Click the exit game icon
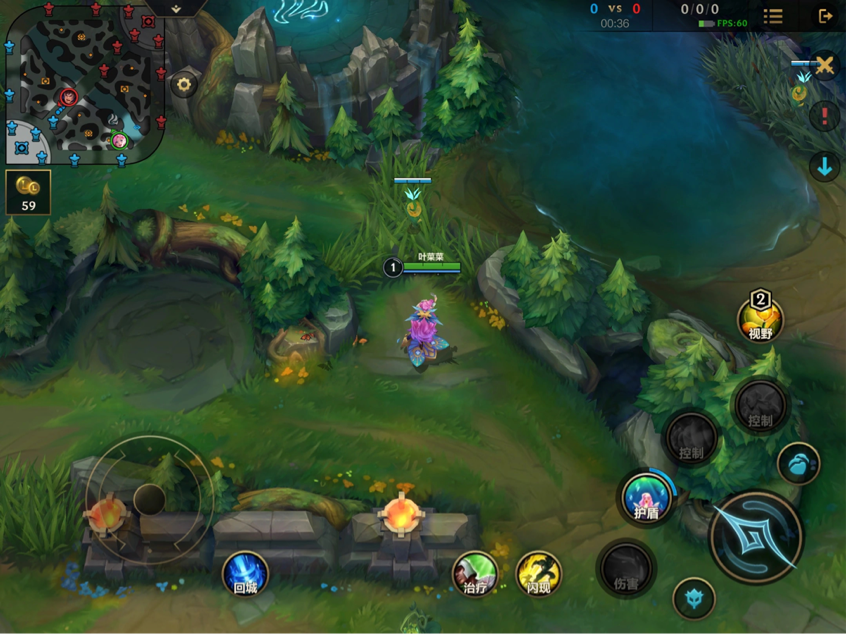The width and height of the screenshot is (846, 634). click(x=825, y=16)
